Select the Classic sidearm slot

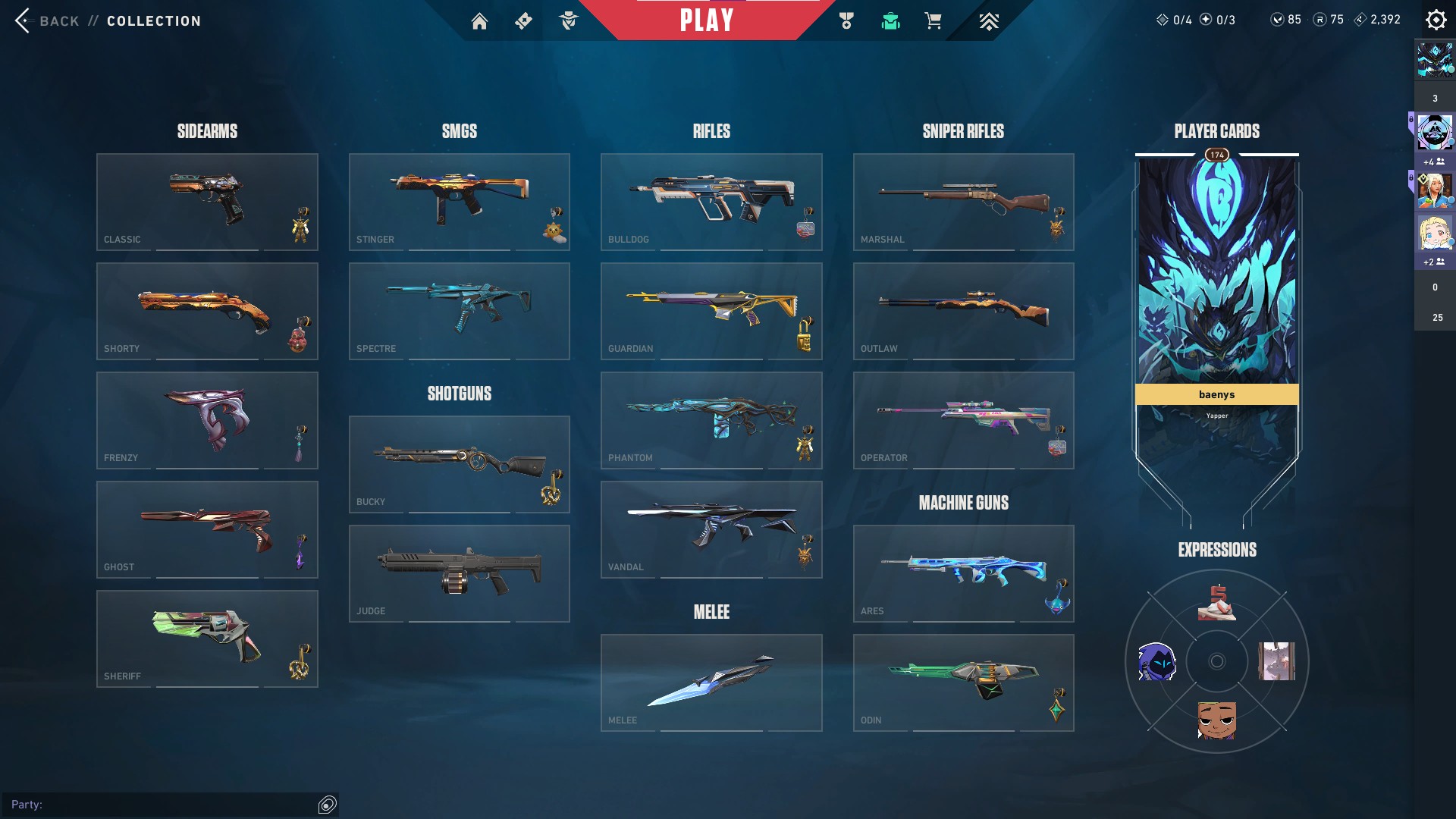click(x=207, y=202)
